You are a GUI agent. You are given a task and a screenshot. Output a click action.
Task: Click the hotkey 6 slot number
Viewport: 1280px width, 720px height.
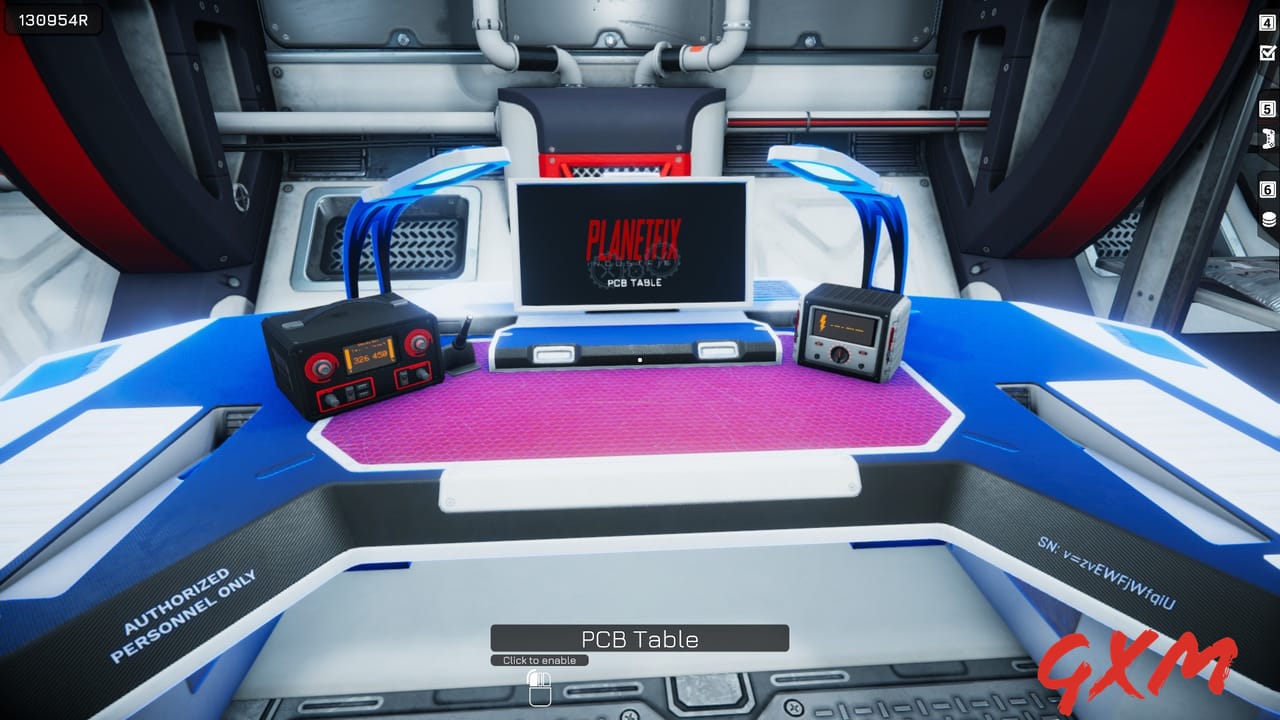pyautogui.click(x=1266, y=188)
